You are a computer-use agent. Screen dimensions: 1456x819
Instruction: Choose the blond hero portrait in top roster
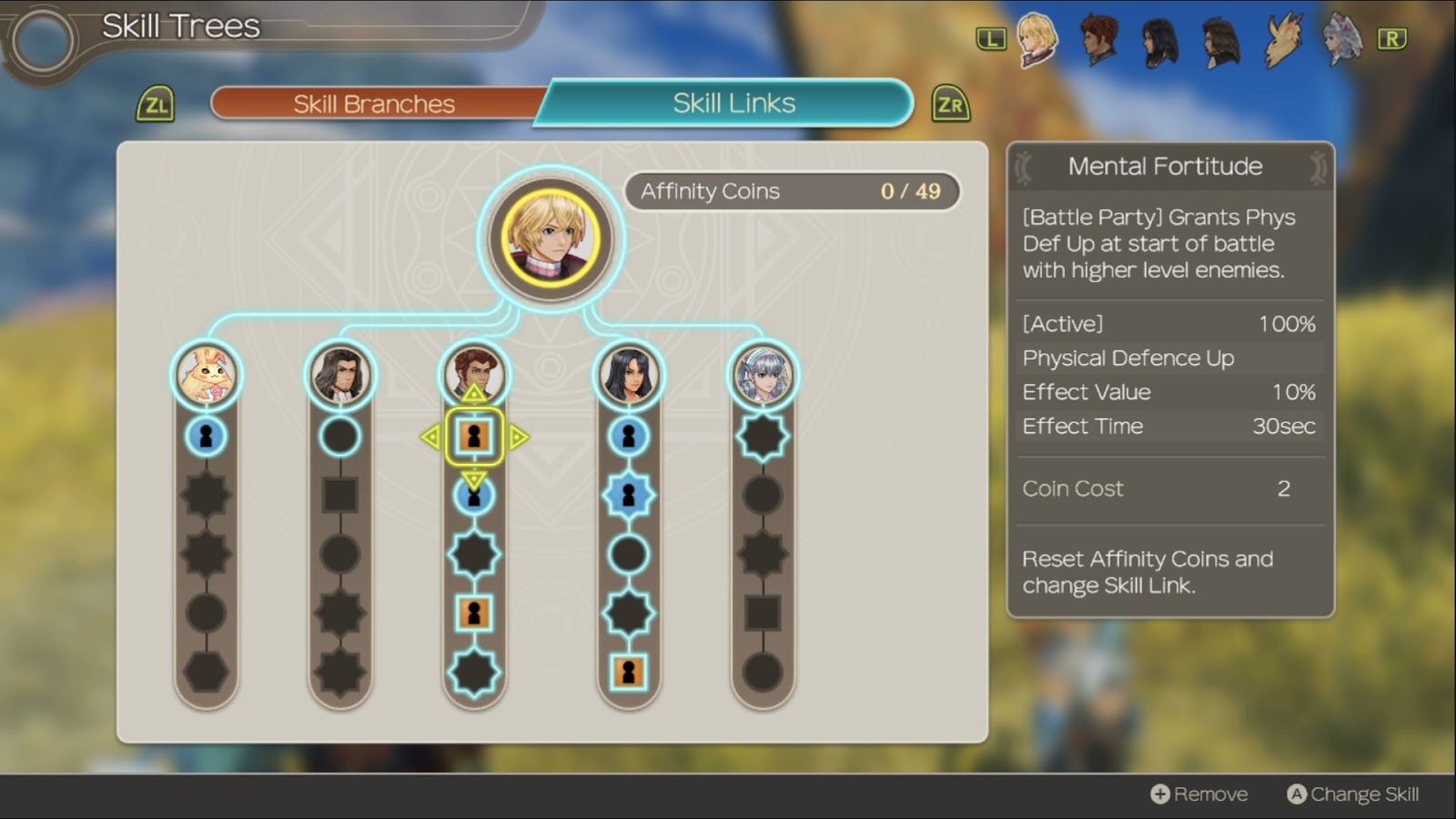point(1036,40)
